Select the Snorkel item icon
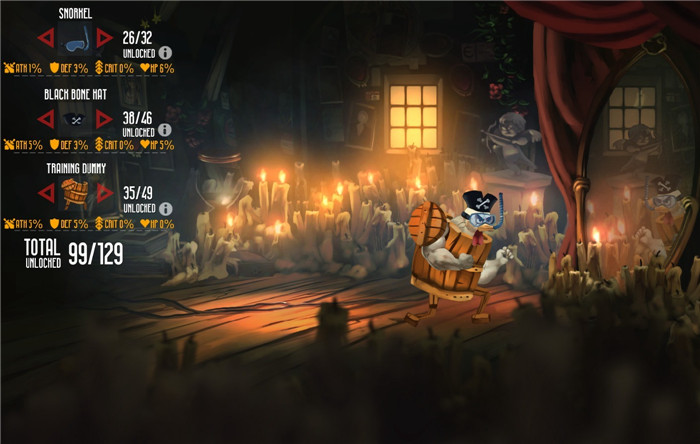The height and width of the screenshot is (444, 700). coord(75,39)
